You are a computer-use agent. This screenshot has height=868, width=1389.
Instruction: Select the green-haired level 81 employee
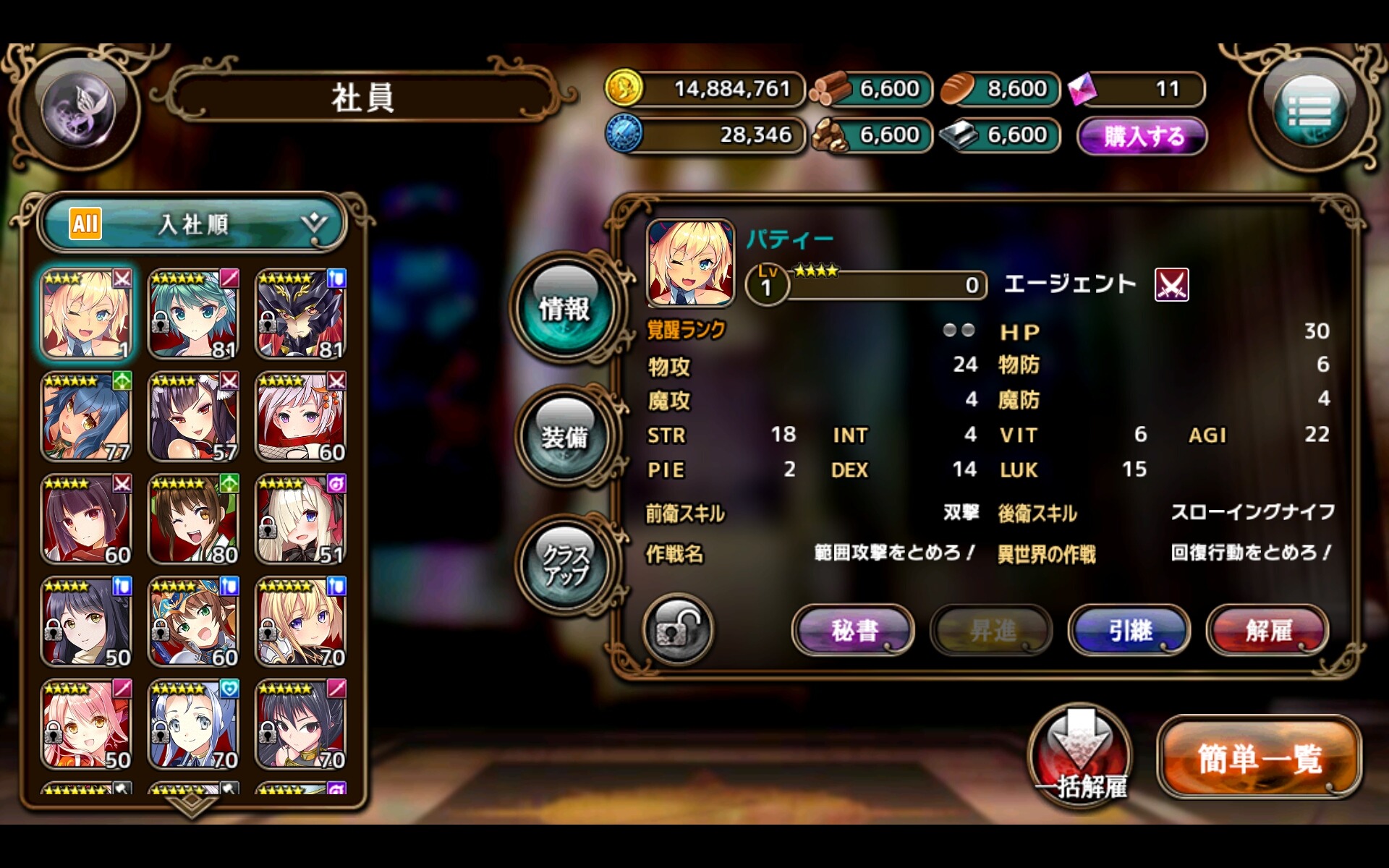[x=193, y=314]
